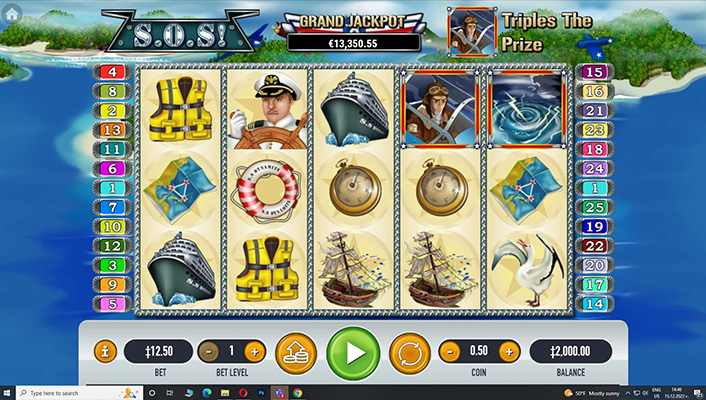This screenshot has height=400, width=706.
Task: Pick payline 22 marker
Action: (595, 246)
